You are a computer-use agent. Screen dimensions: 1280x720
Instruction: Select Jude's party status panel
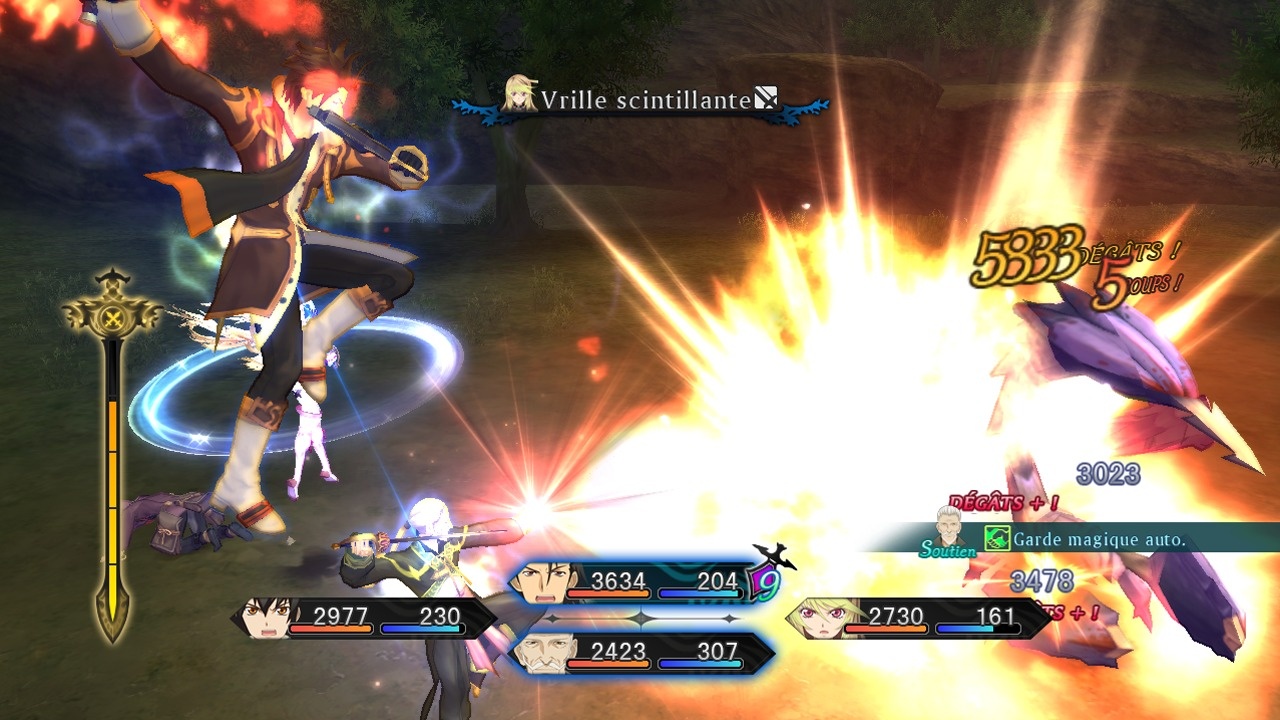click(364, 618)
